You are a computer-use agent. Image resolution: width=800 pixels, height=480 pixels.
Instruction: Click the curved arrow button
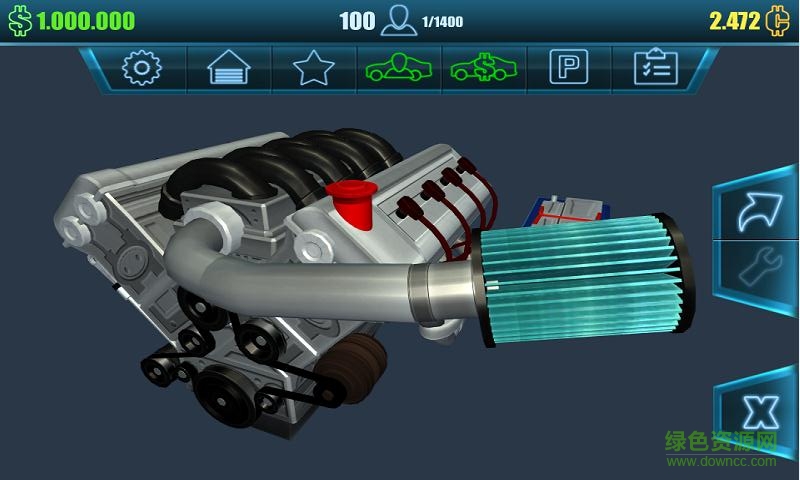coord(758,211)
